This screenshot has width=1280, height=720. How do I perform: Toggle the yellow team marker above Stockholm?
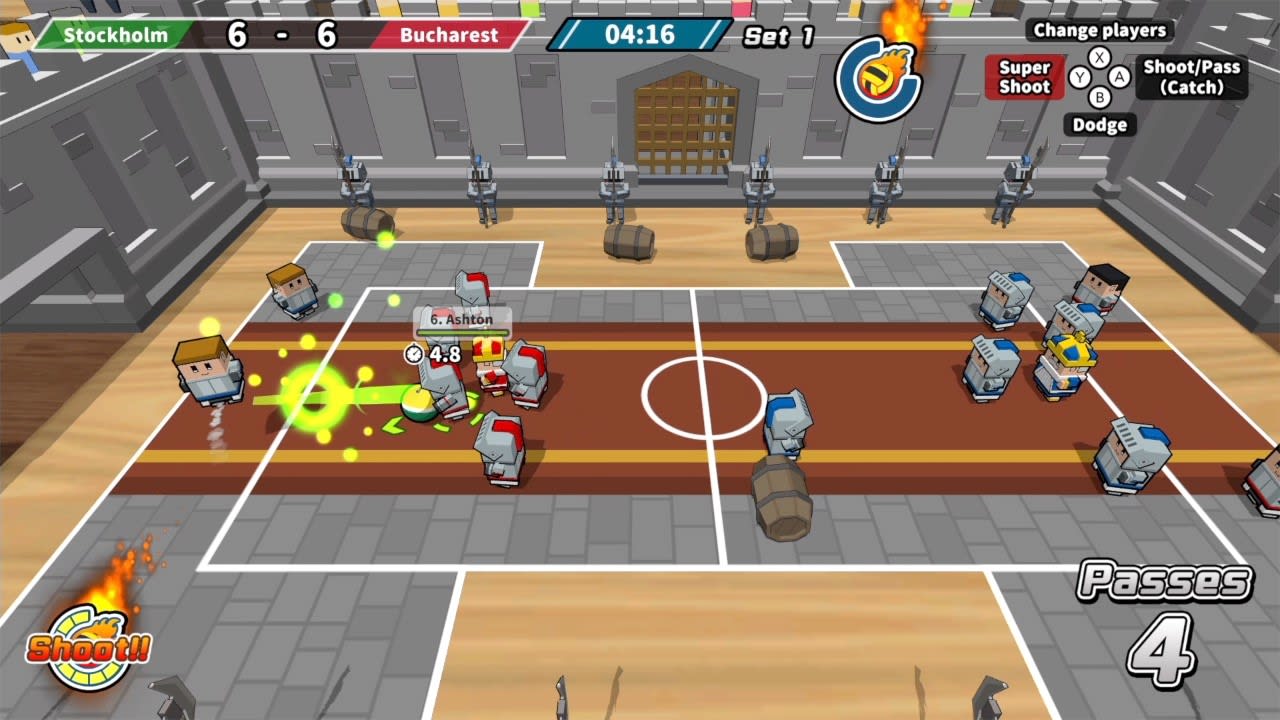390,8
